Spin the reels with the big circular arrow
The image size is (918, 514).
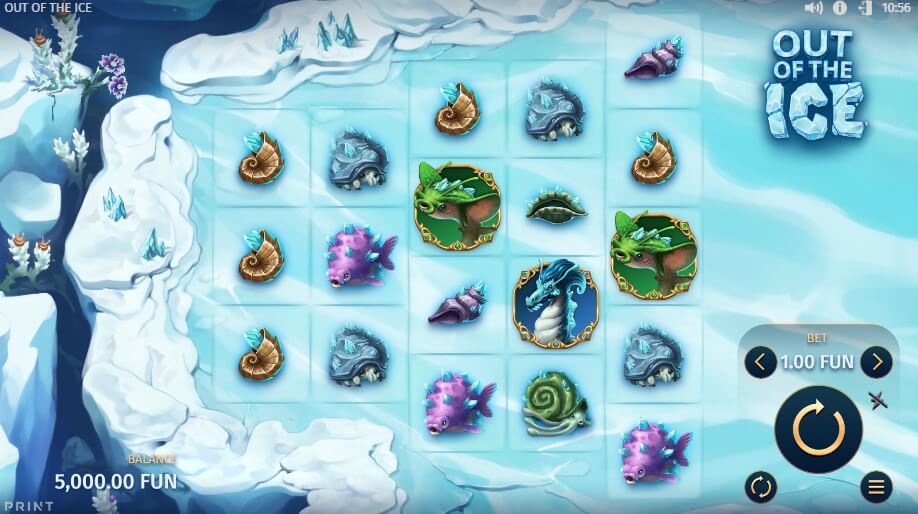[818, 429]
